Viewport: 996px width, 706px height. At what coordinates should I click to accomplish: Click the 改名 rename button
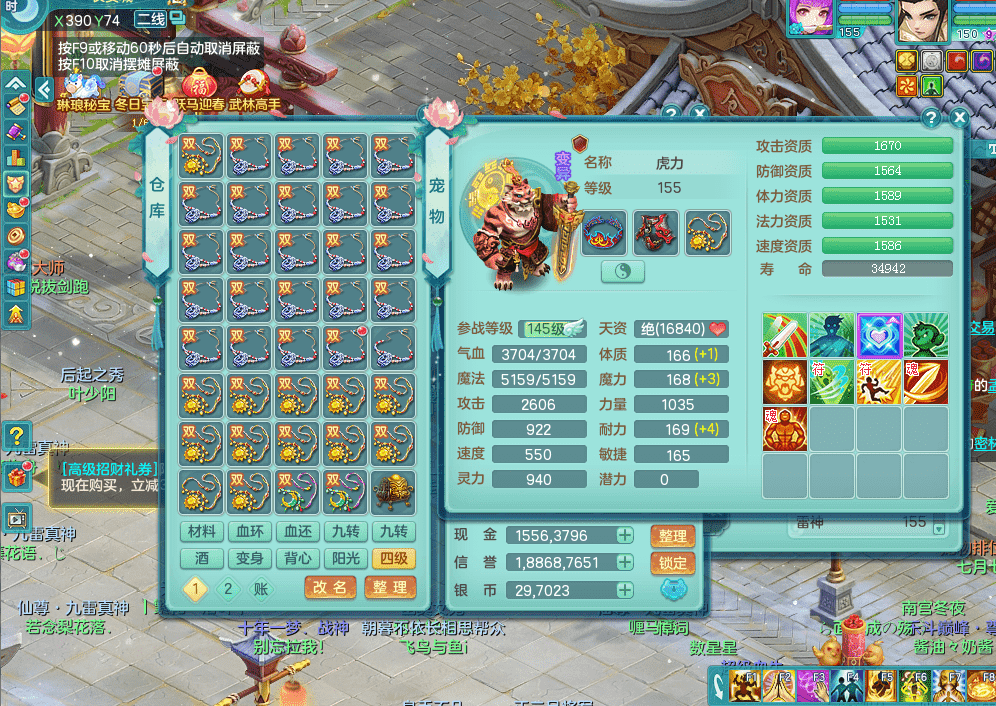pos(330,588)
